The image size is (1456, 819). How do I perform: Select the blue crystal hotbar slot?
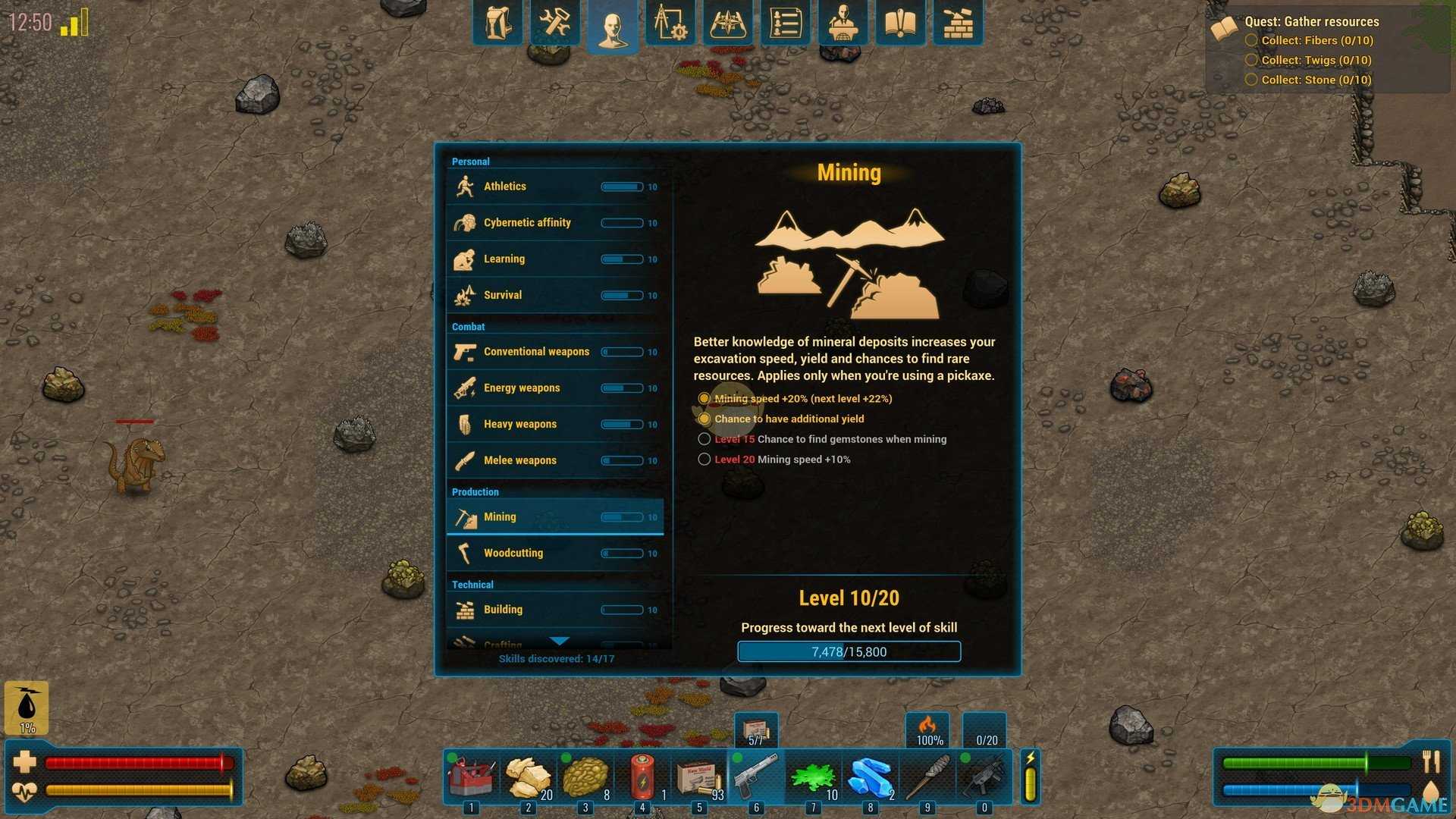pyautogui.click(x=870, y=777)
